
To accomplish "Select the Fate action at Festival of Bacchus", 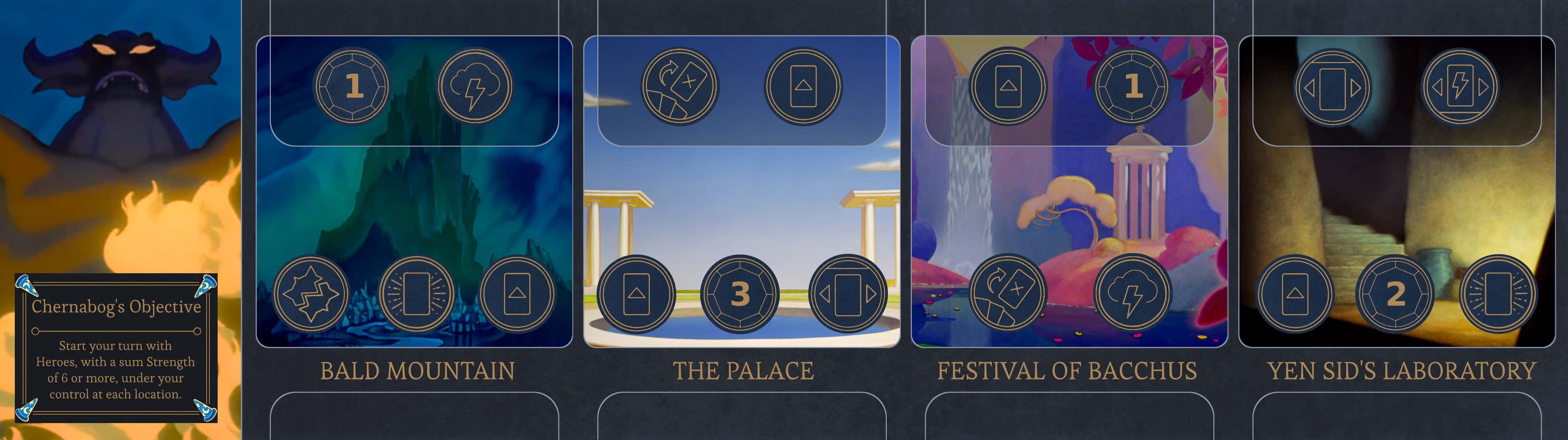I will coord(1132,294).
